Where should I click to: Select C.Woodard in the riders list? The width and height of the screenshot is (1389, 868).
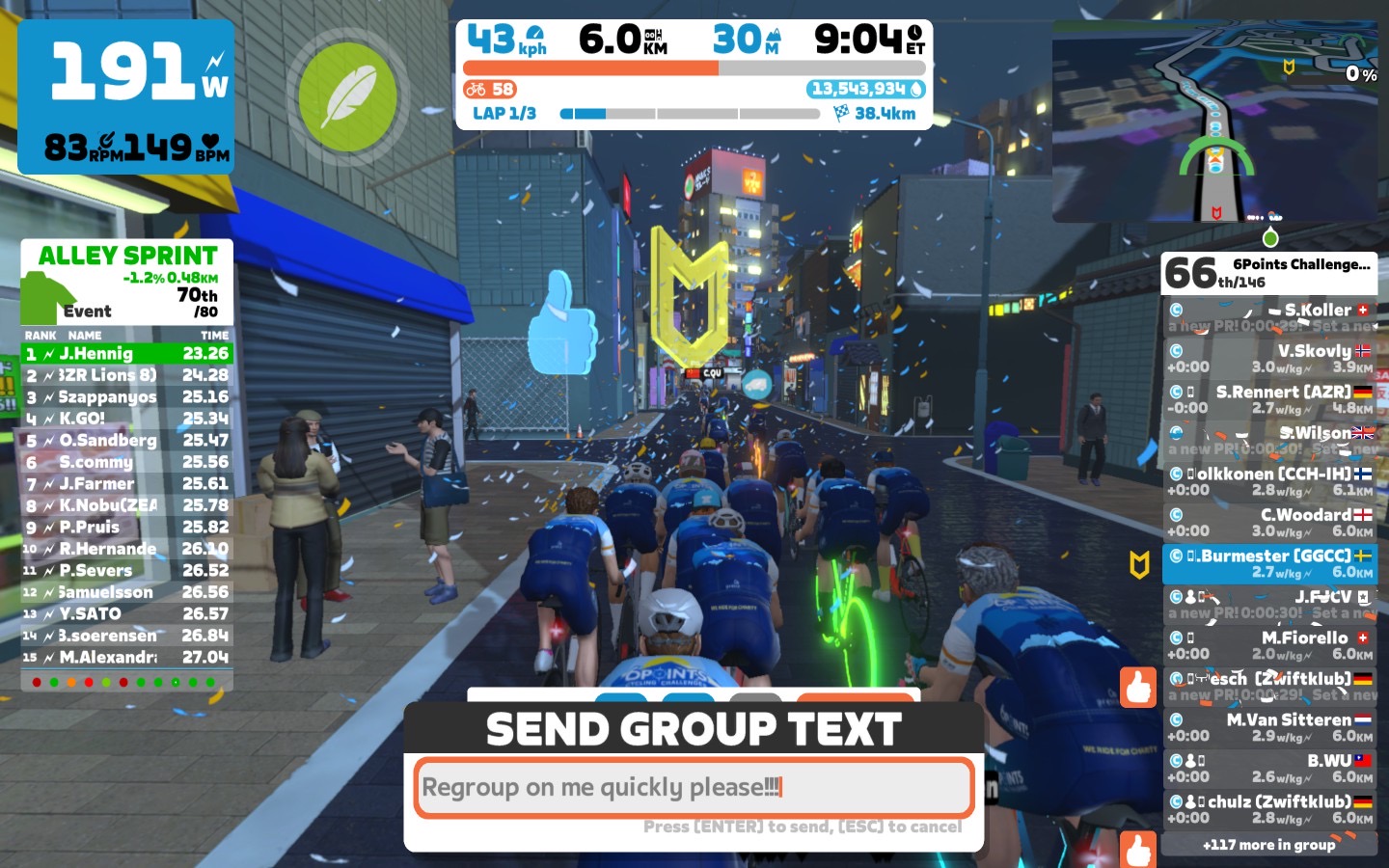[1269, 523]
